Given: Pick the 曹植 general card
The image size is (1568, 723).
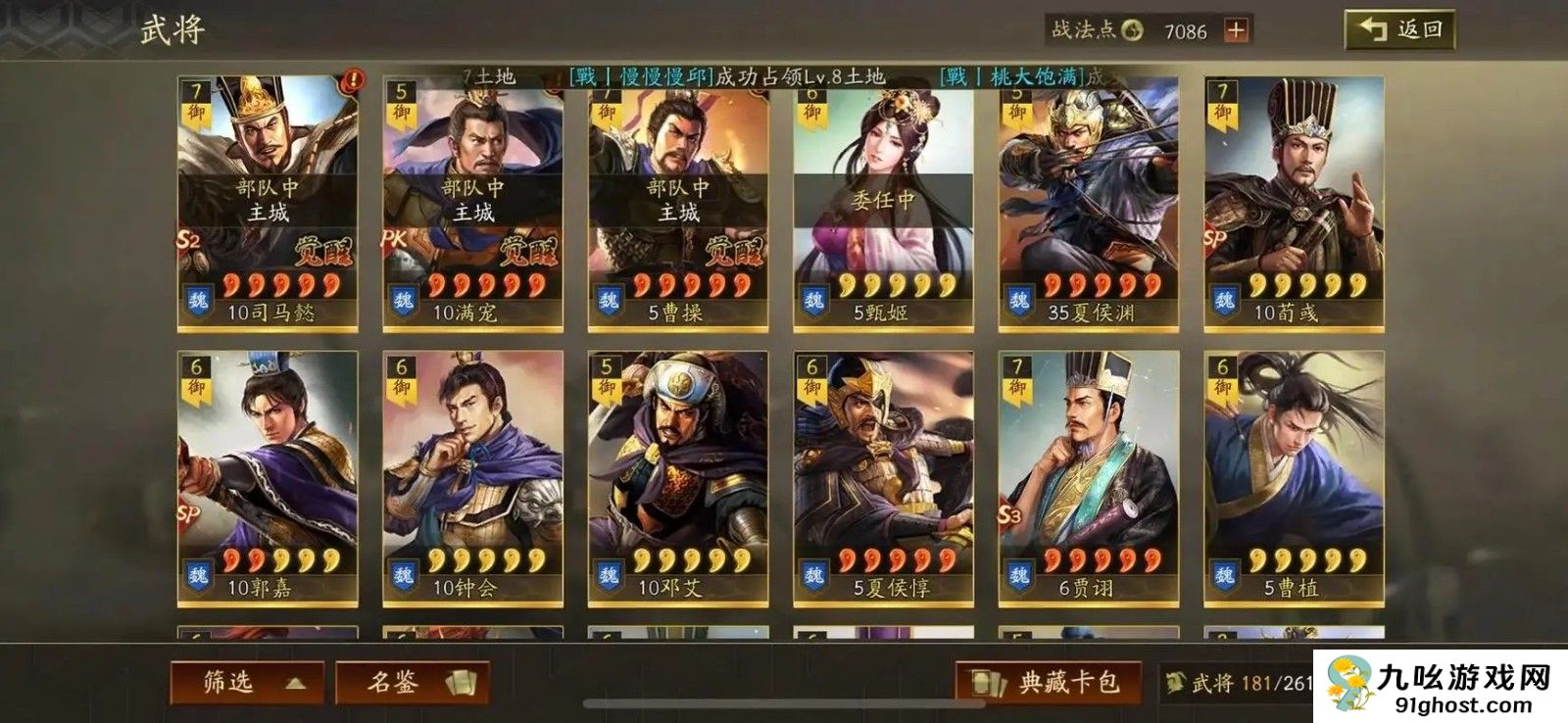Looking at the screenshot, I should point(1294,478).
